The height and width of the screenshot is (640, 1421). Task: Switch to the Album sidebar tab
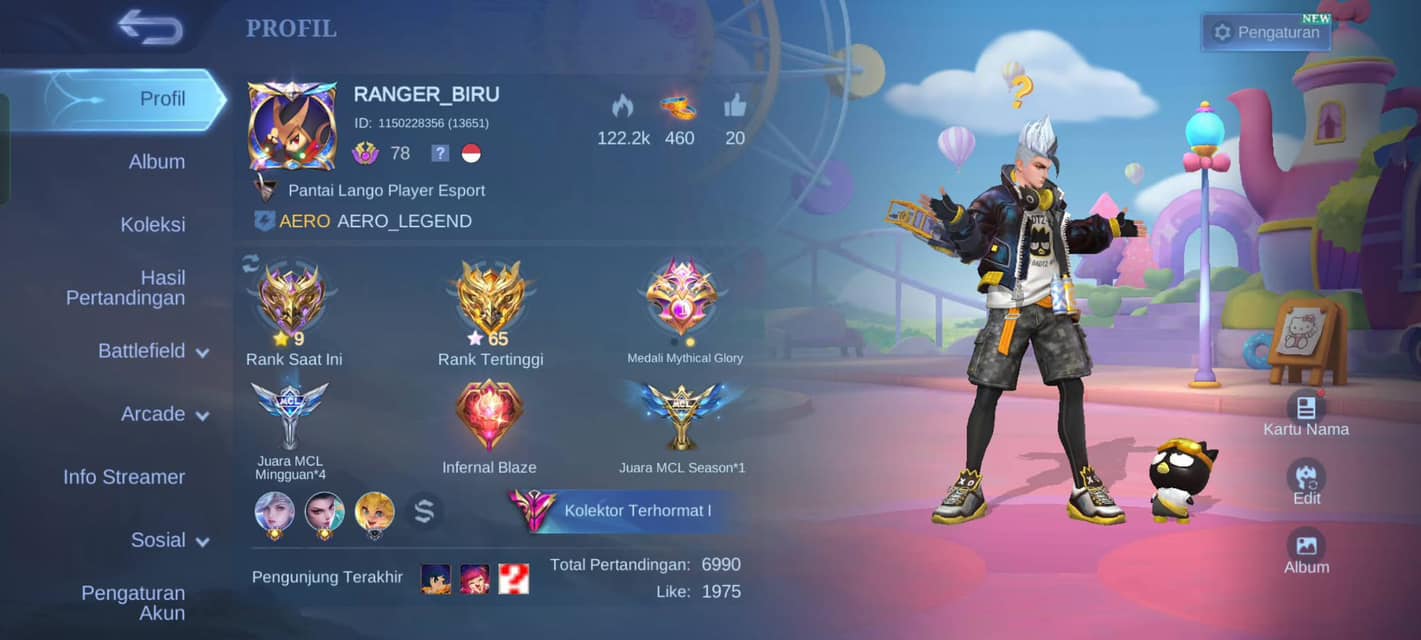(x=156, y=162)
